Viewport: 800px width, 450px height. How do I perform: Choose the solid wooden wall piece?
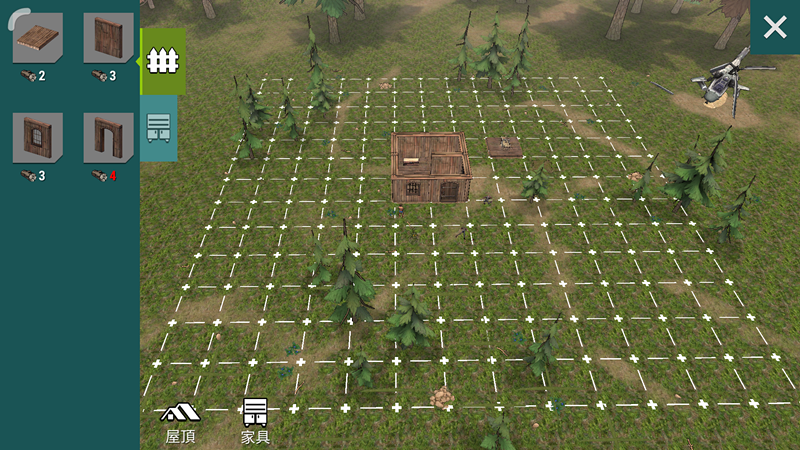pyautogui.click(x=108, y=39)
